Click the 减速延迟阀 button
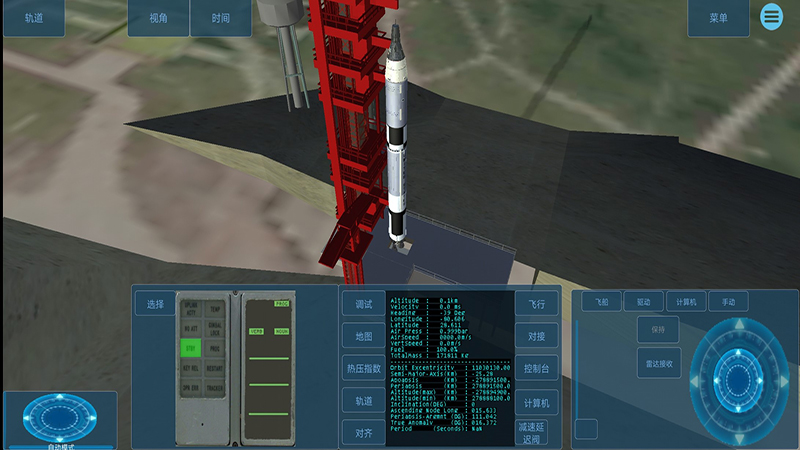This screenshot has height=450, width=800. [x=533, y=432]
